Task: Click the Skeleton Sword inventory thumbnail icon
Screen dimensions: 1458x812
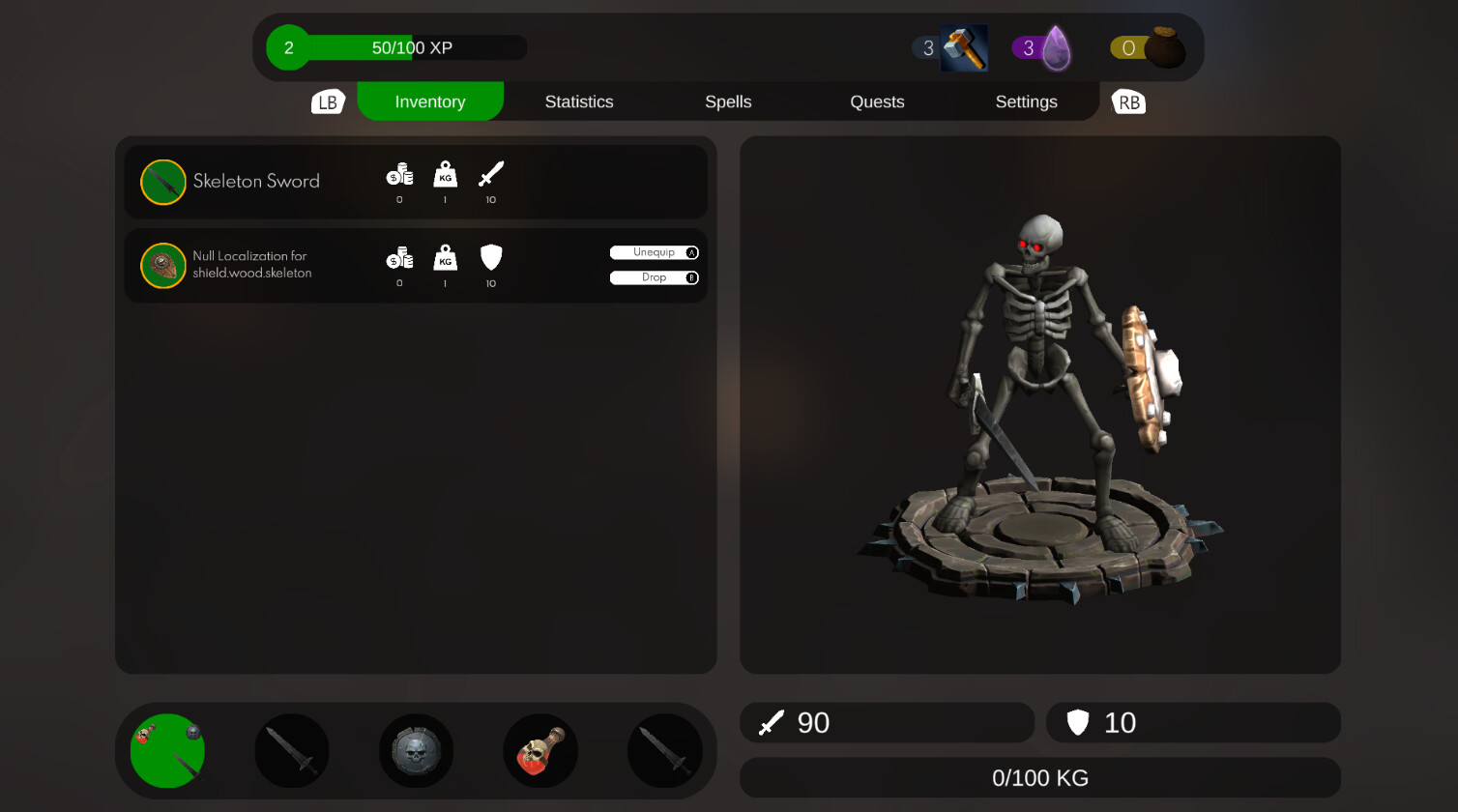Action: tap(163, 182)
